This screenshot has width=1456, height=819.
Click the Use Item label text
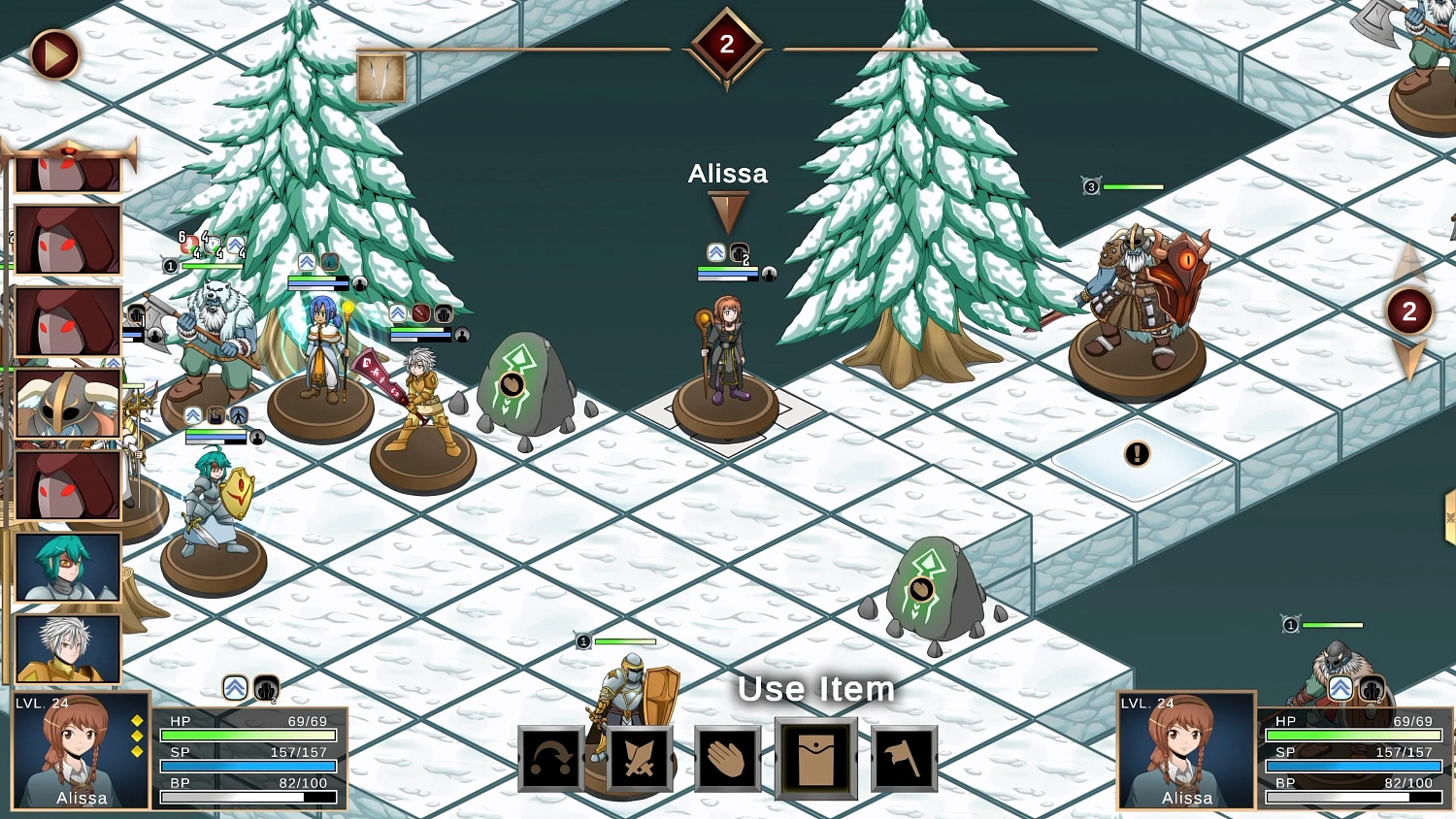816,690
